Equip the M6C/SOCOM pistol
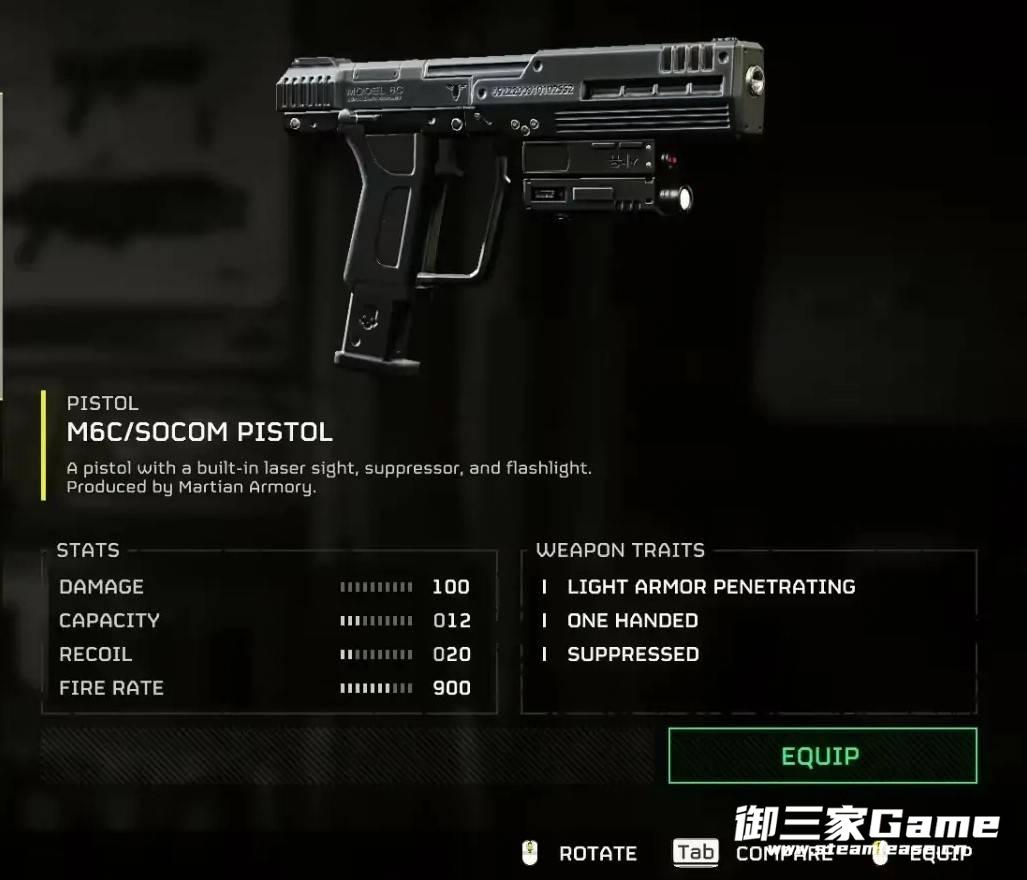The width and height of the screenshot is (1027, 880). coord(821,756)
